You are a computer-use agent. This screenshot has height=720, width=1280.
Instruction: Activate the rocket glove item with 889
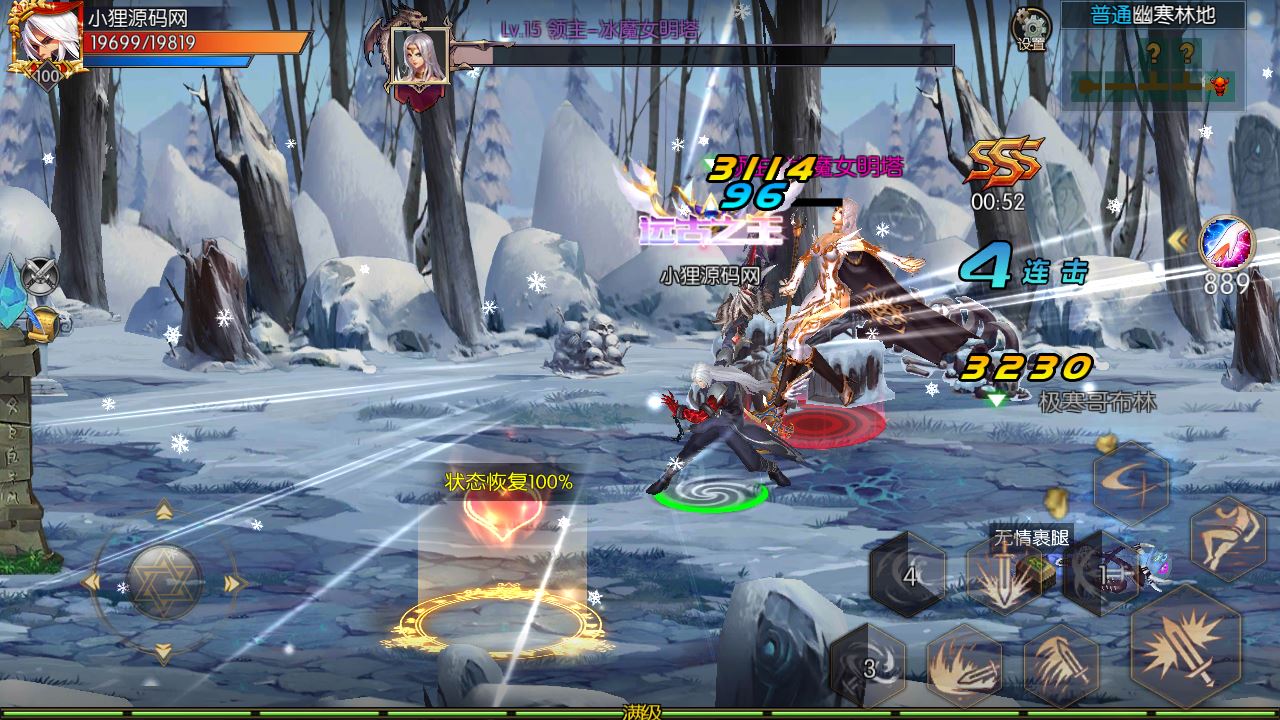coord(1224,244)
